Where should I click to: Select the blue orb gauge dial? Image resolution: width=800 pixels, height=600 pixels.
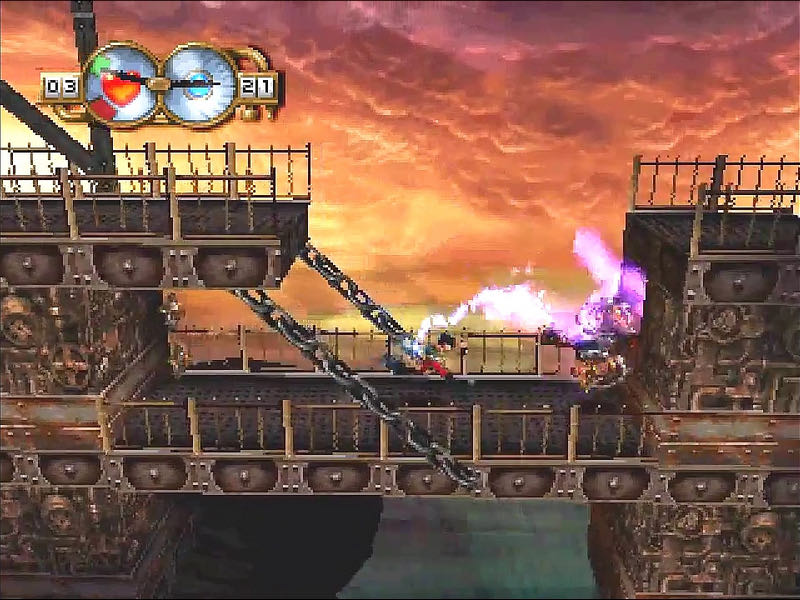199,85
